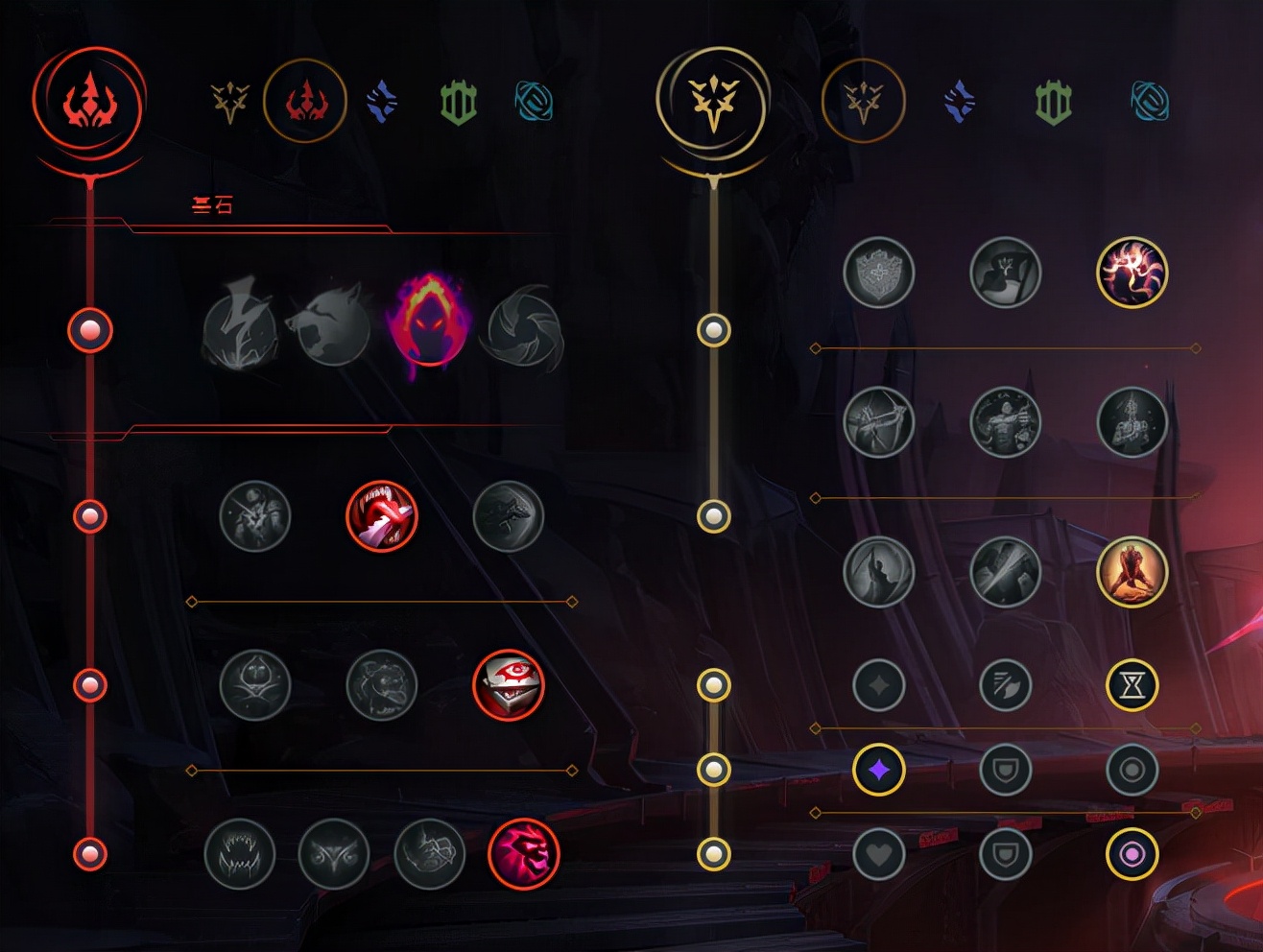Choose the heart health shard

879,853
